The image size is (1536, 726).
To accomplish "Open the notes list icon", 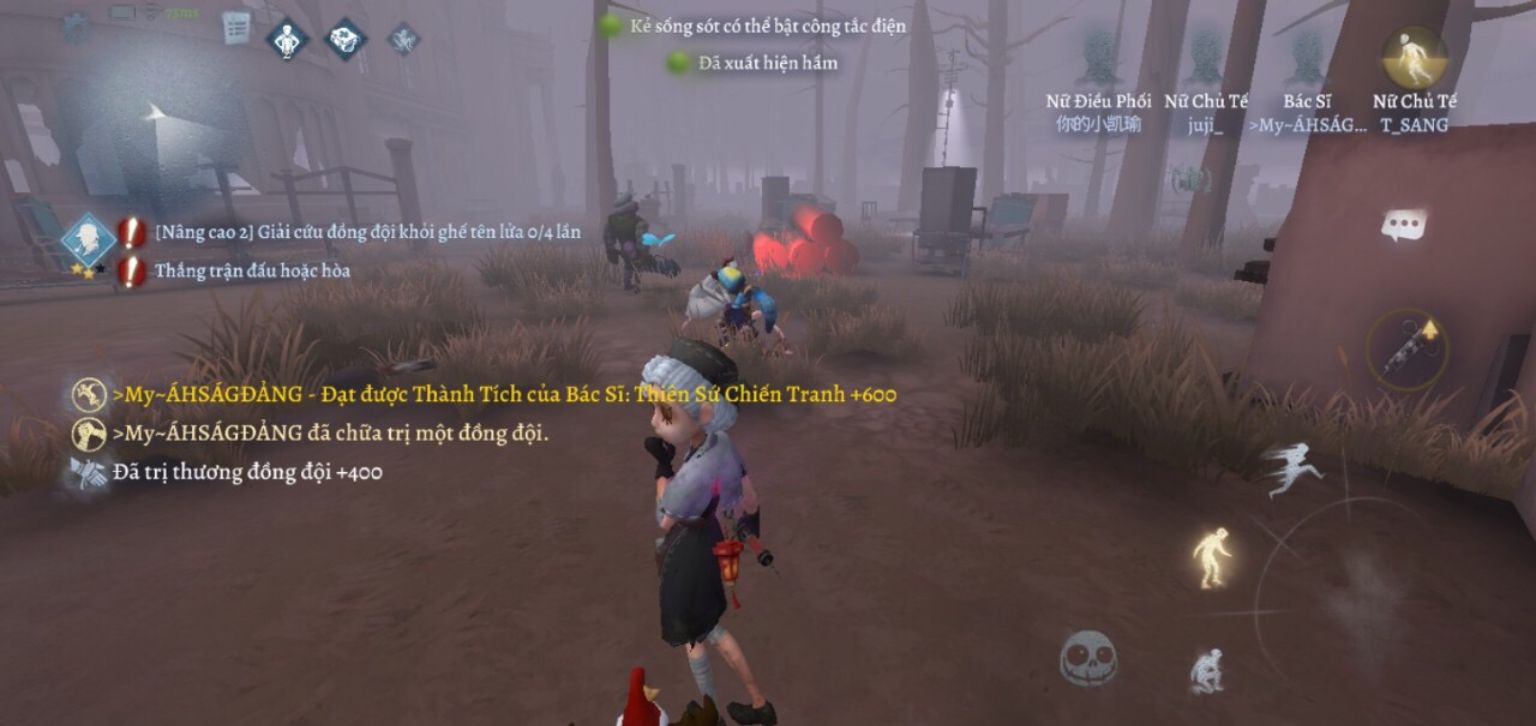I will (236, 28).
